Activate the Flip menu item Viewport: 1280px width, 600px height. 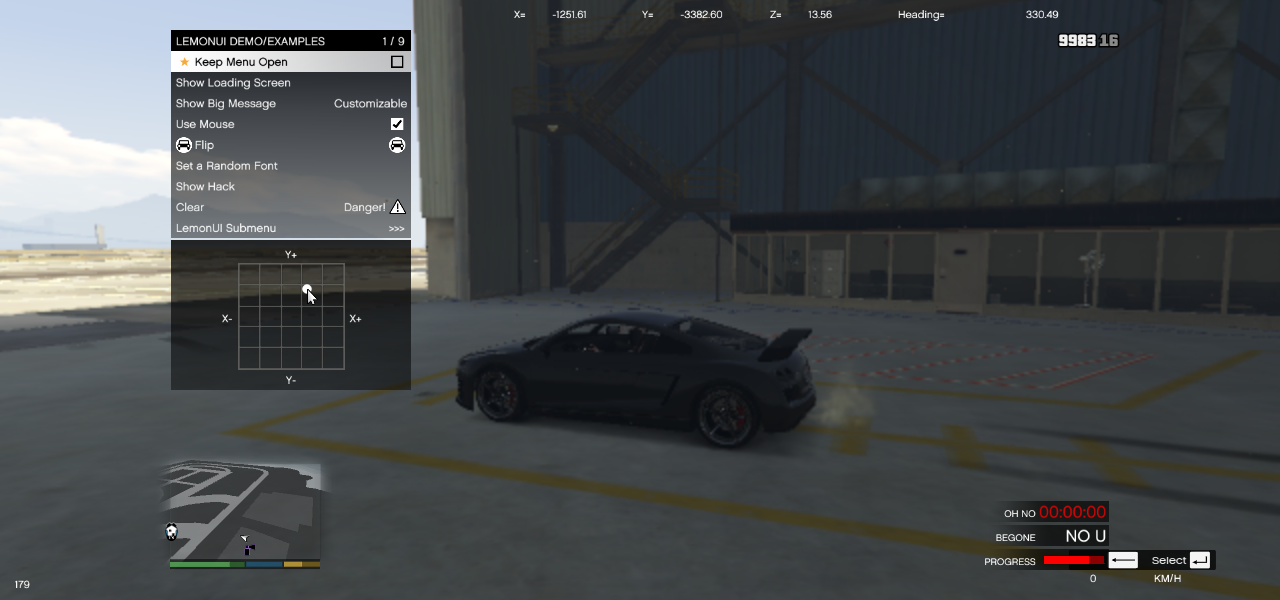pos(205,145)
